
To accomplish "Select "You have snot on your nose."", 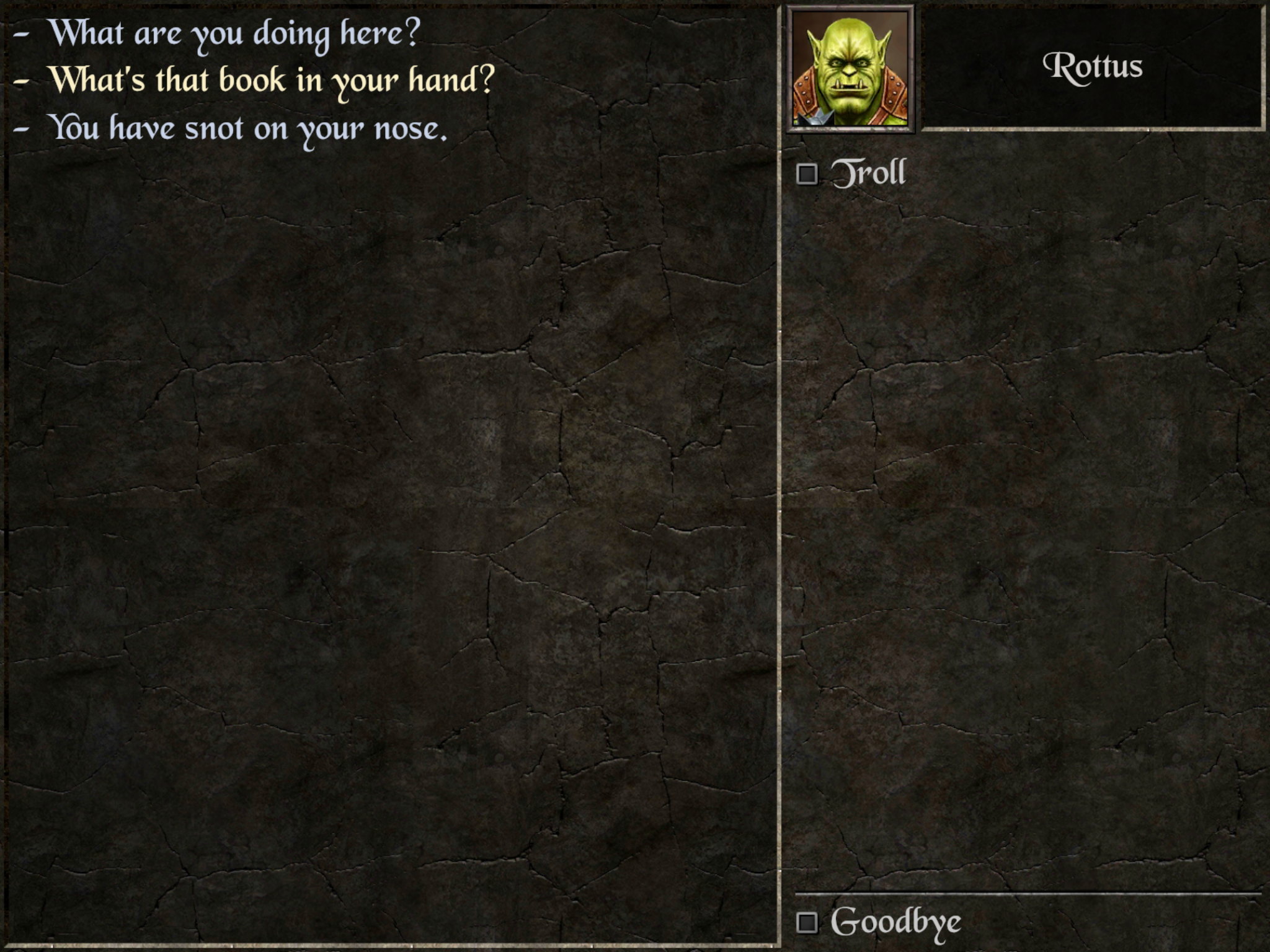I will [247, 129].
